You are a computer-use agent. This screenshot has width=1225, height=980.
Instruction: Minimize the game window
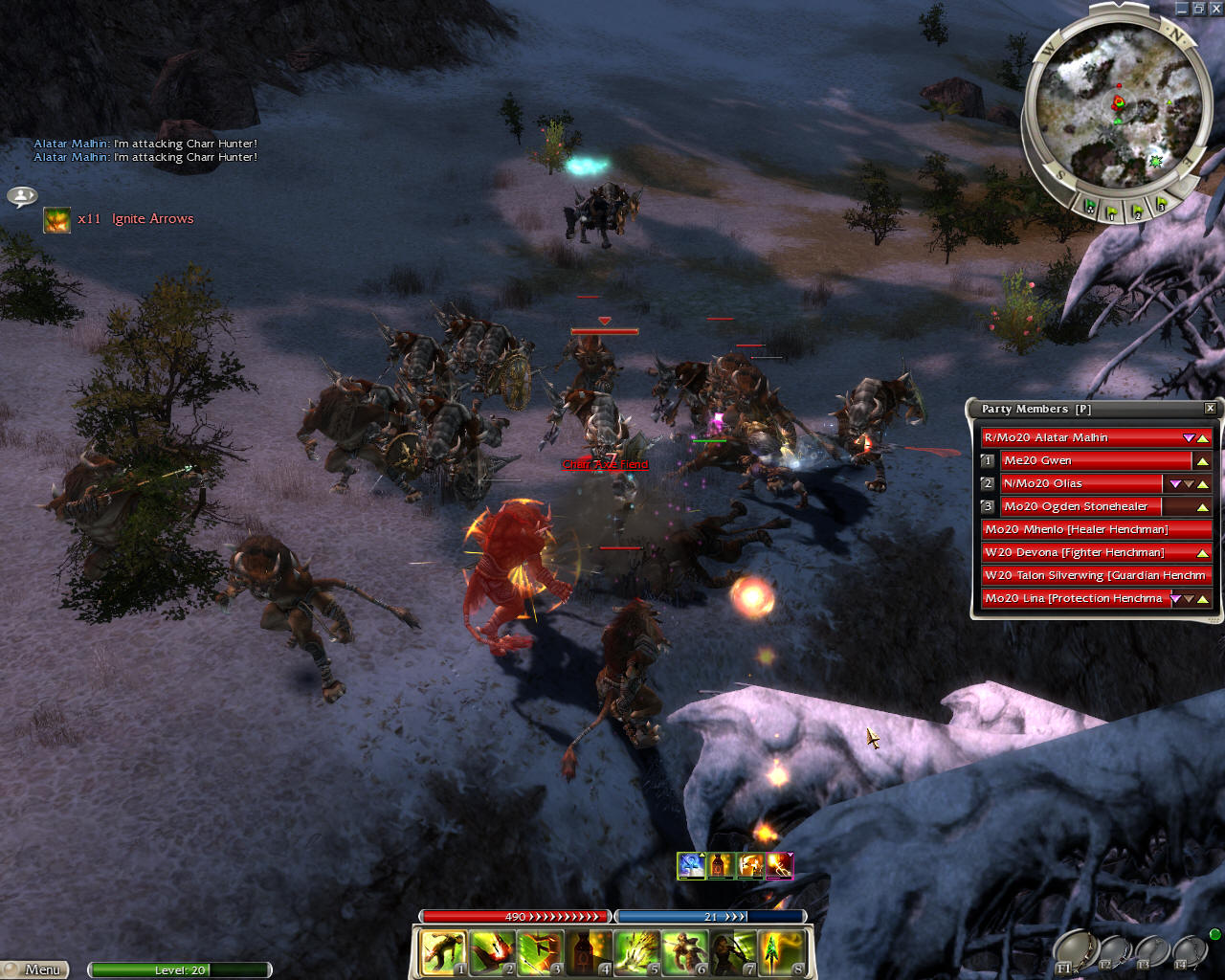[1182, 9]
